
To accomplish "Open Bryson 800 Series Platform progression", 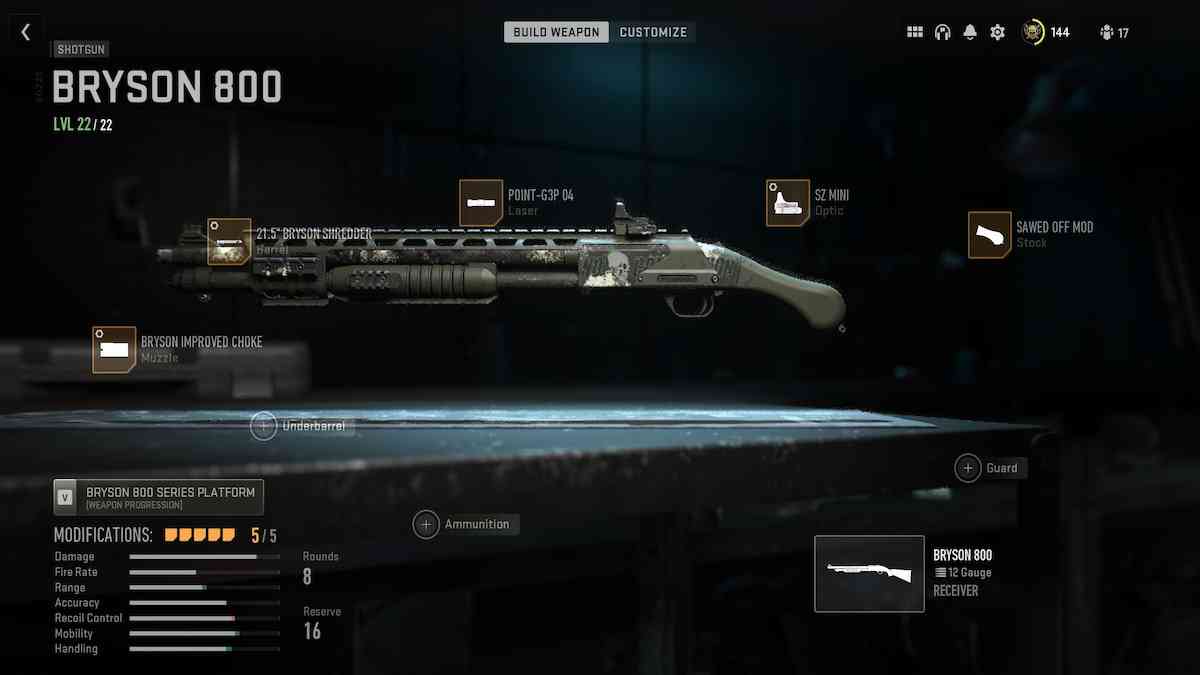I will click(159, 496).
